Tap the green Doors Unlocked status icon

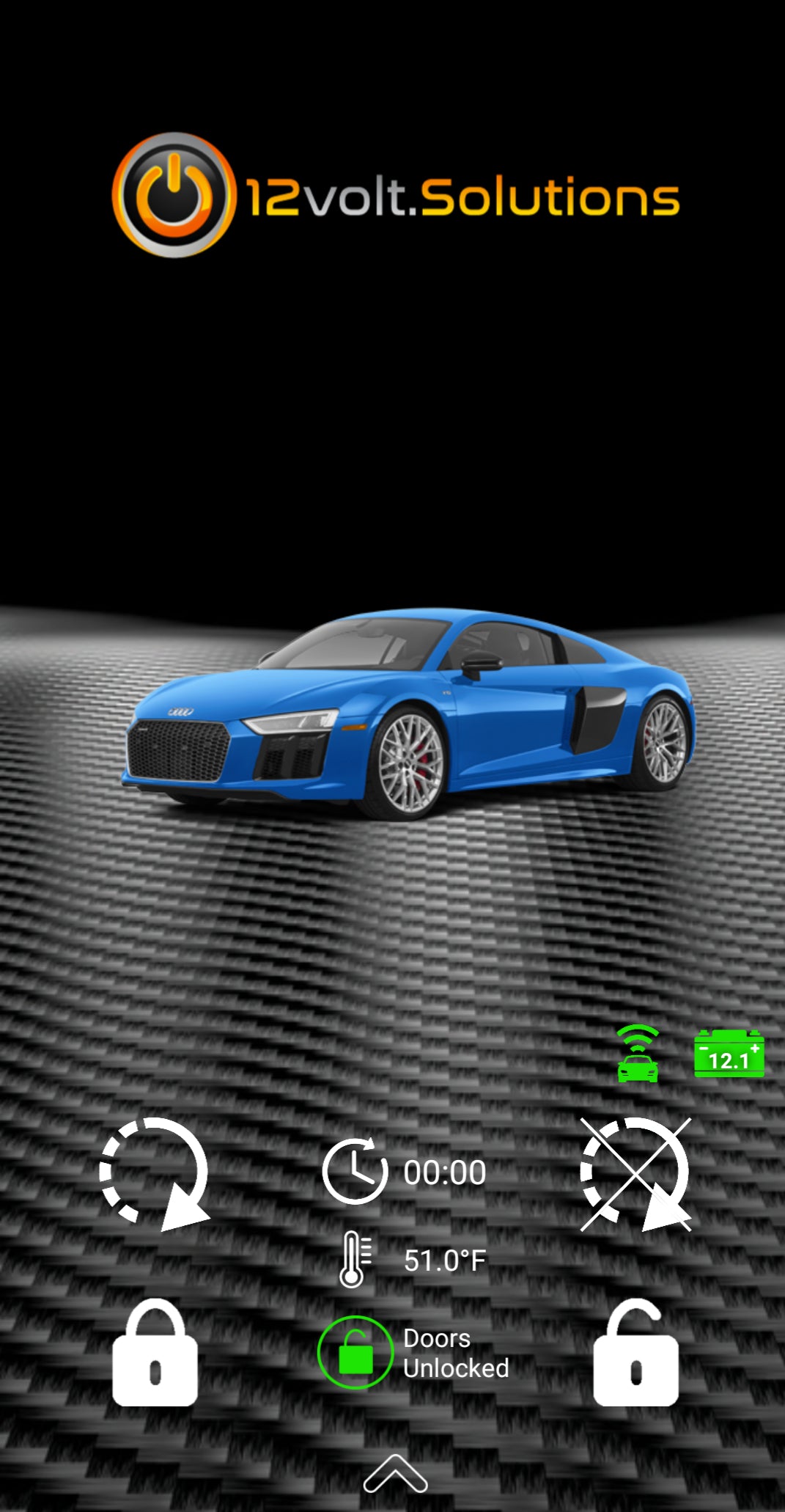point(355,1353)
